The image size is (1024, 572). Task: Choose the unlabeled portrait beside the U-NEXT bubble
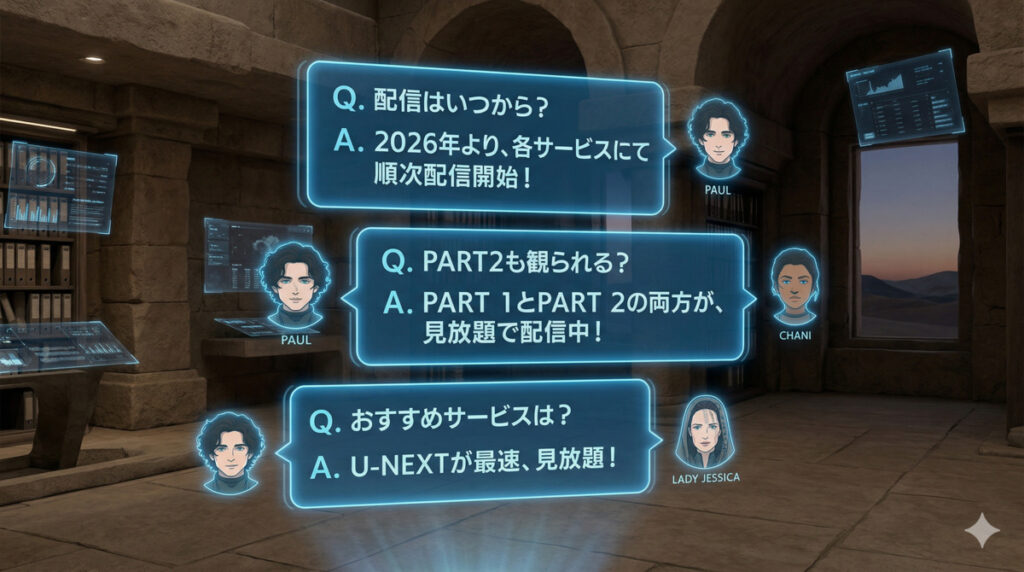click(231, 451)
